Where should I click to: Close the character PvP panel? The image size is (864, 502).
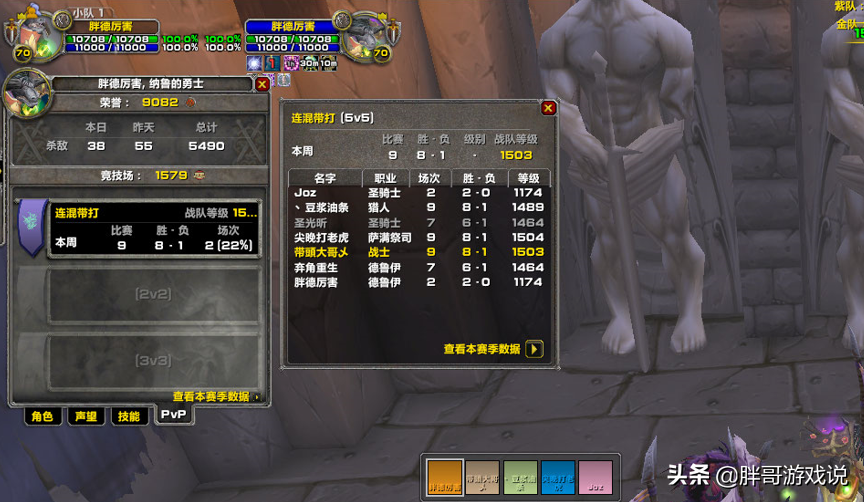pos(262,85)
